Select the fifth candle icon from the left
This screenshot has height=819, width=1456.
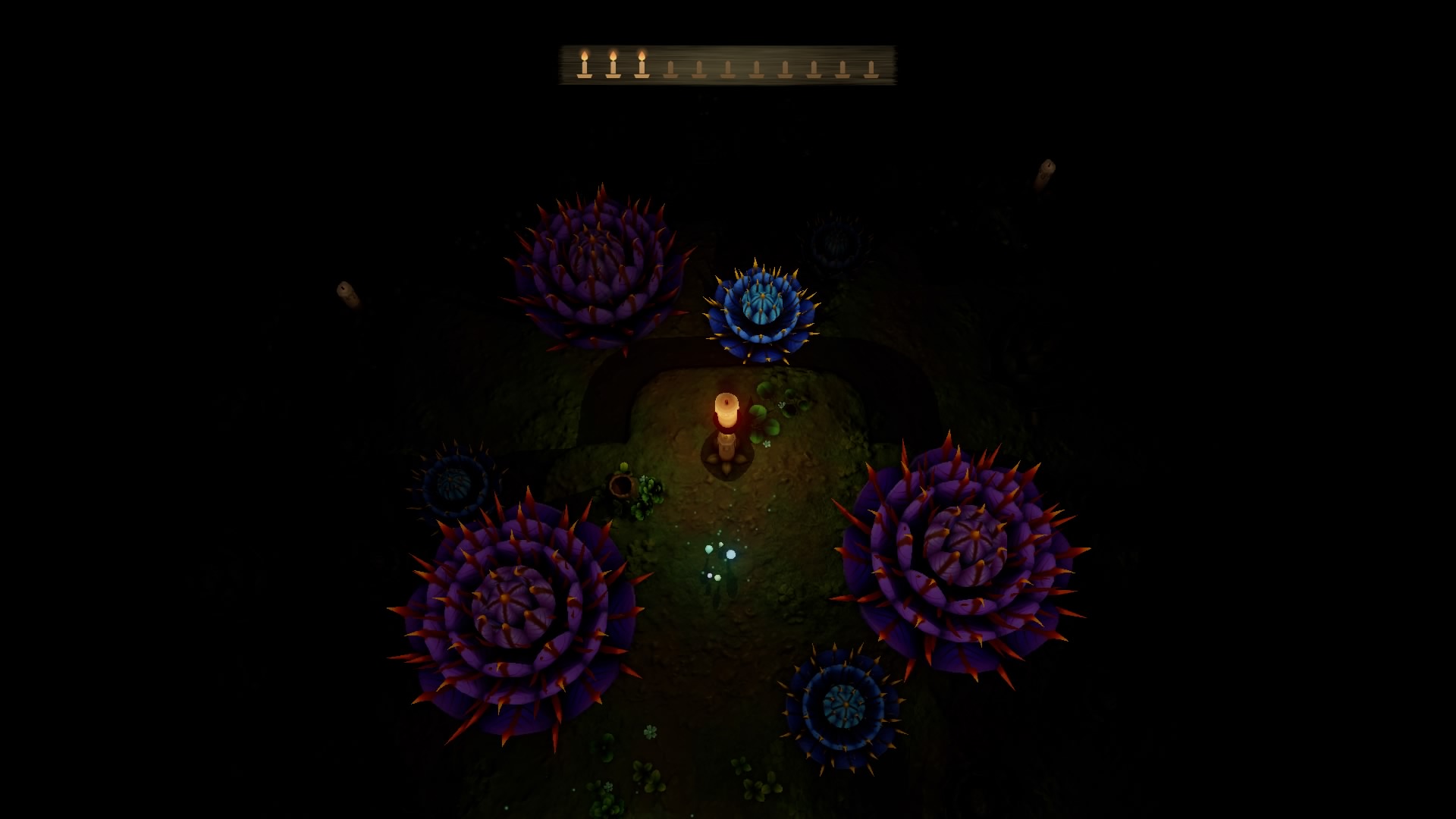coord(700,70)
